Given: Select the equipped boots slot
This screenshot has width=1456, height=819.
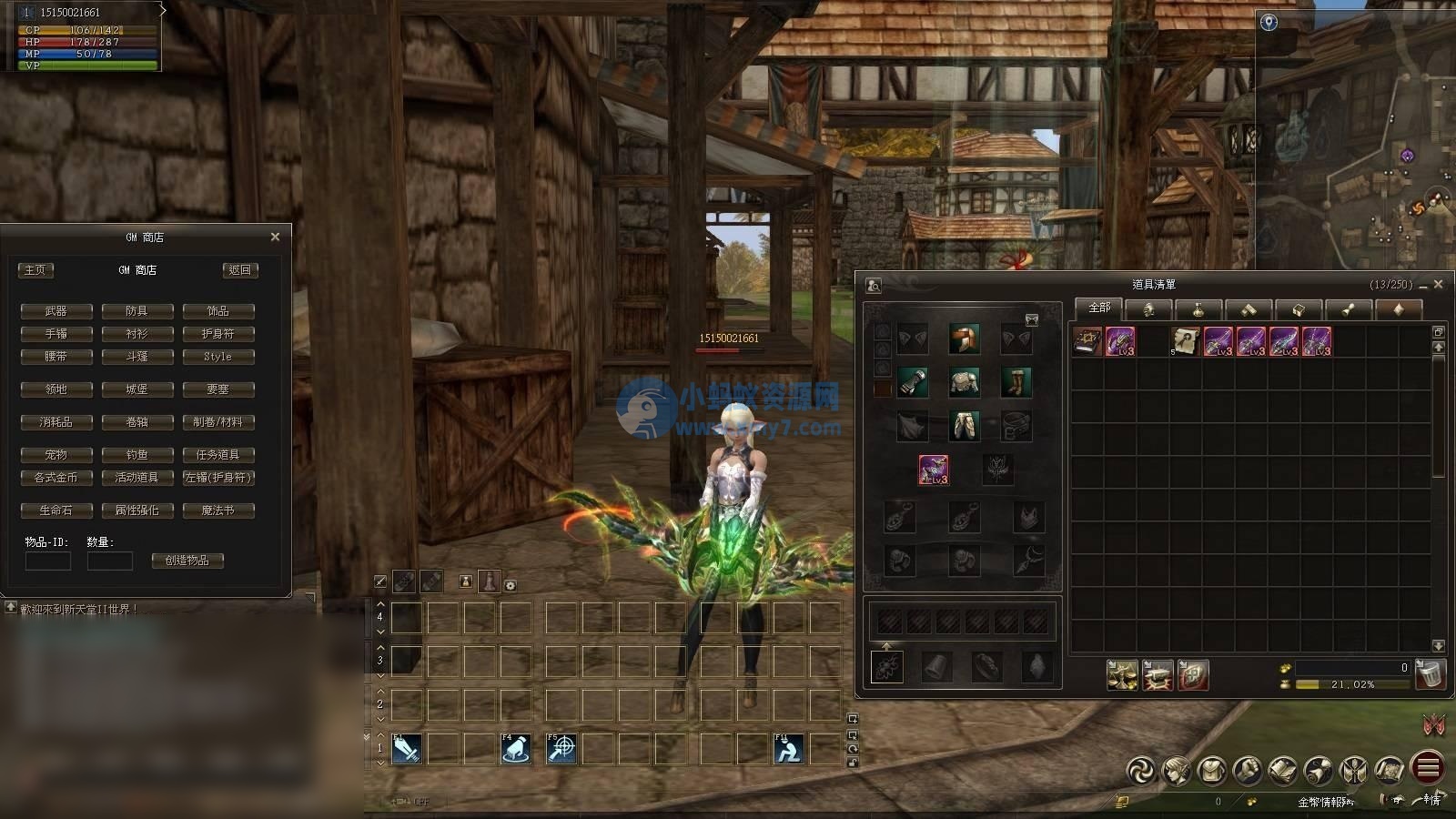Looking at the screenshot, I should coord(1016,383).
